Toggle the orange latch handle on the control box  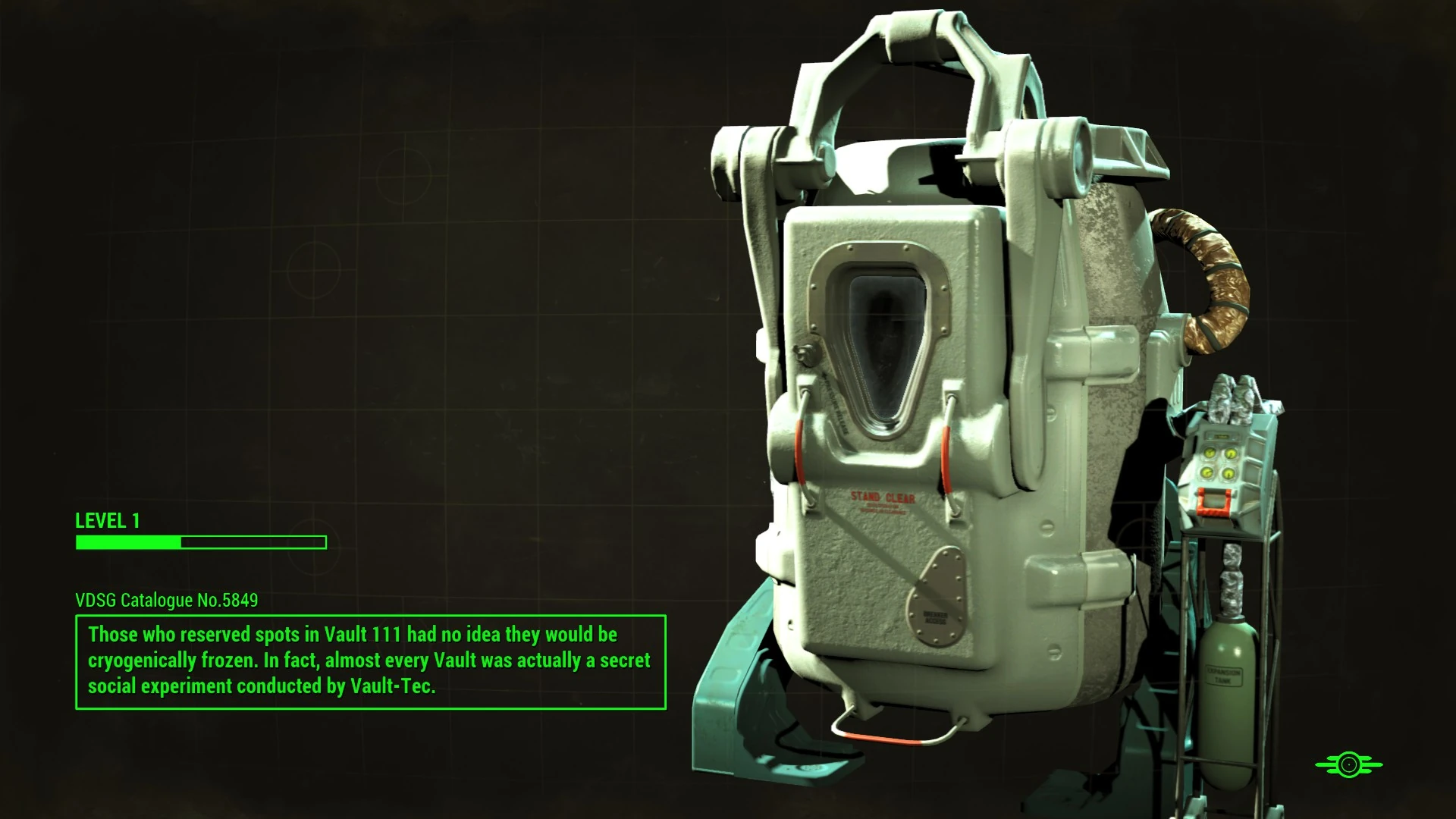tap(1213, 502)
